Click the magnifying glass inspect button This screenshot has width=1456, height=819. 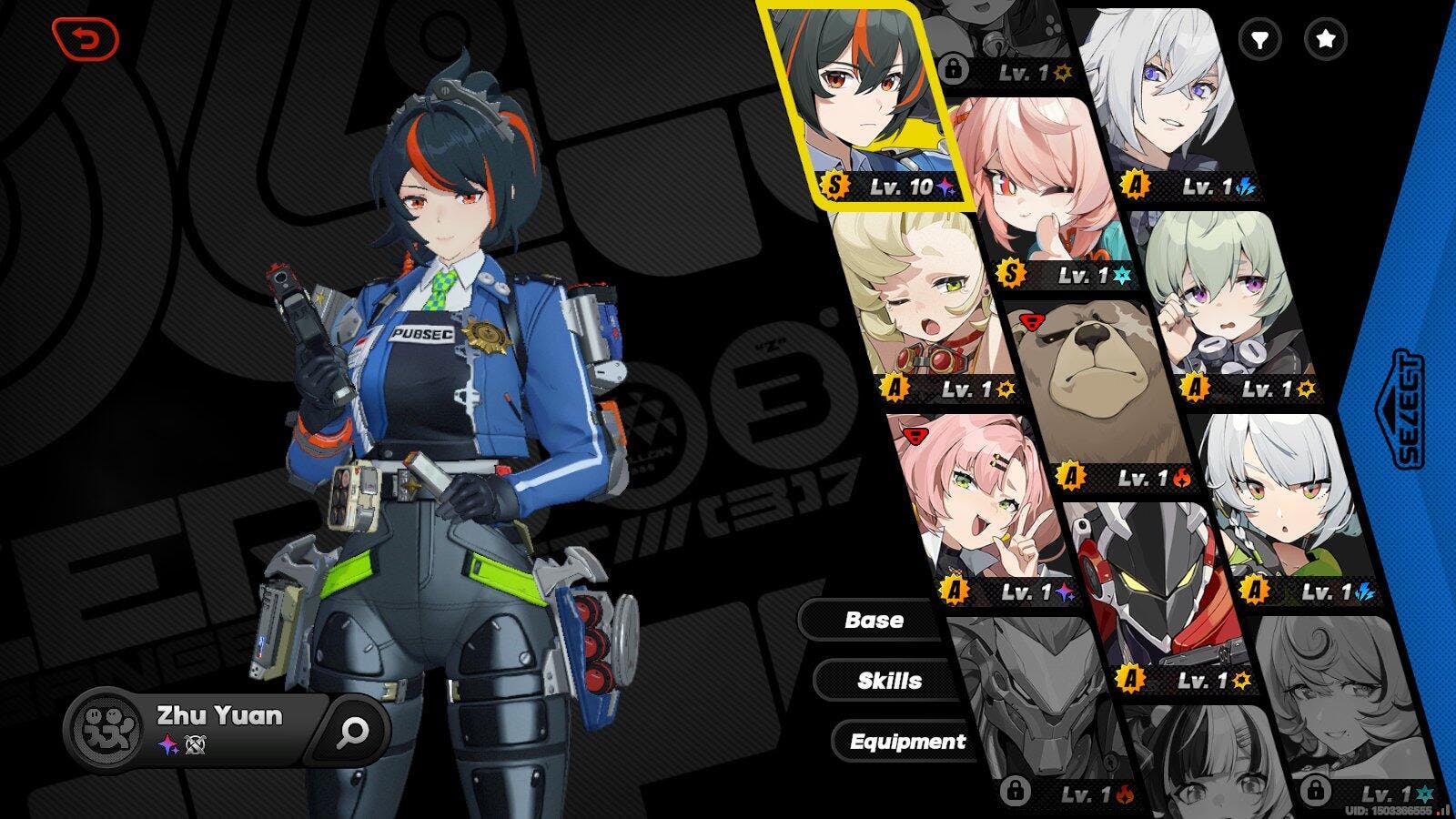tap(352, 730)
